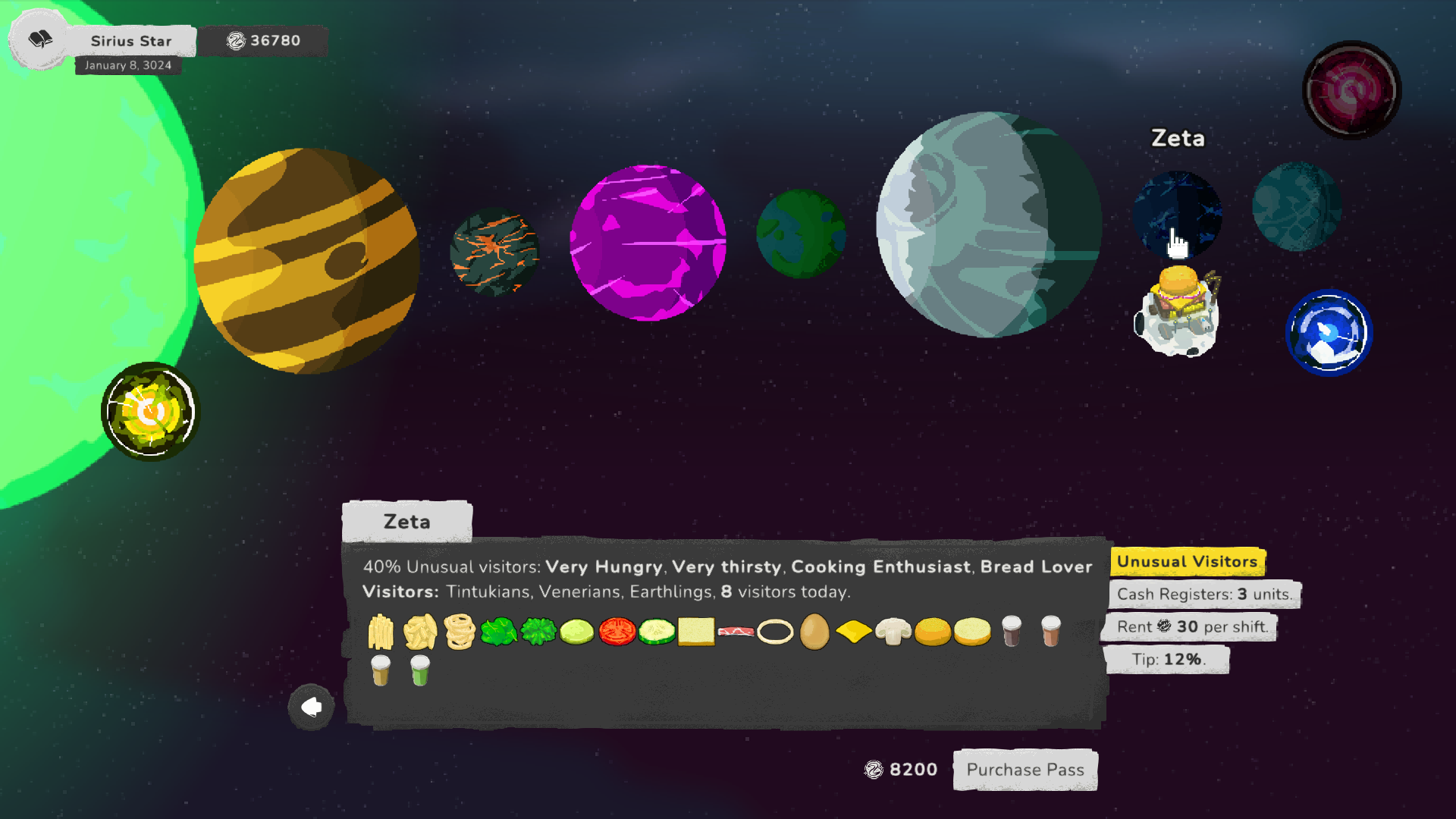Select the fries ingredient icon

[x=380, y=631]
